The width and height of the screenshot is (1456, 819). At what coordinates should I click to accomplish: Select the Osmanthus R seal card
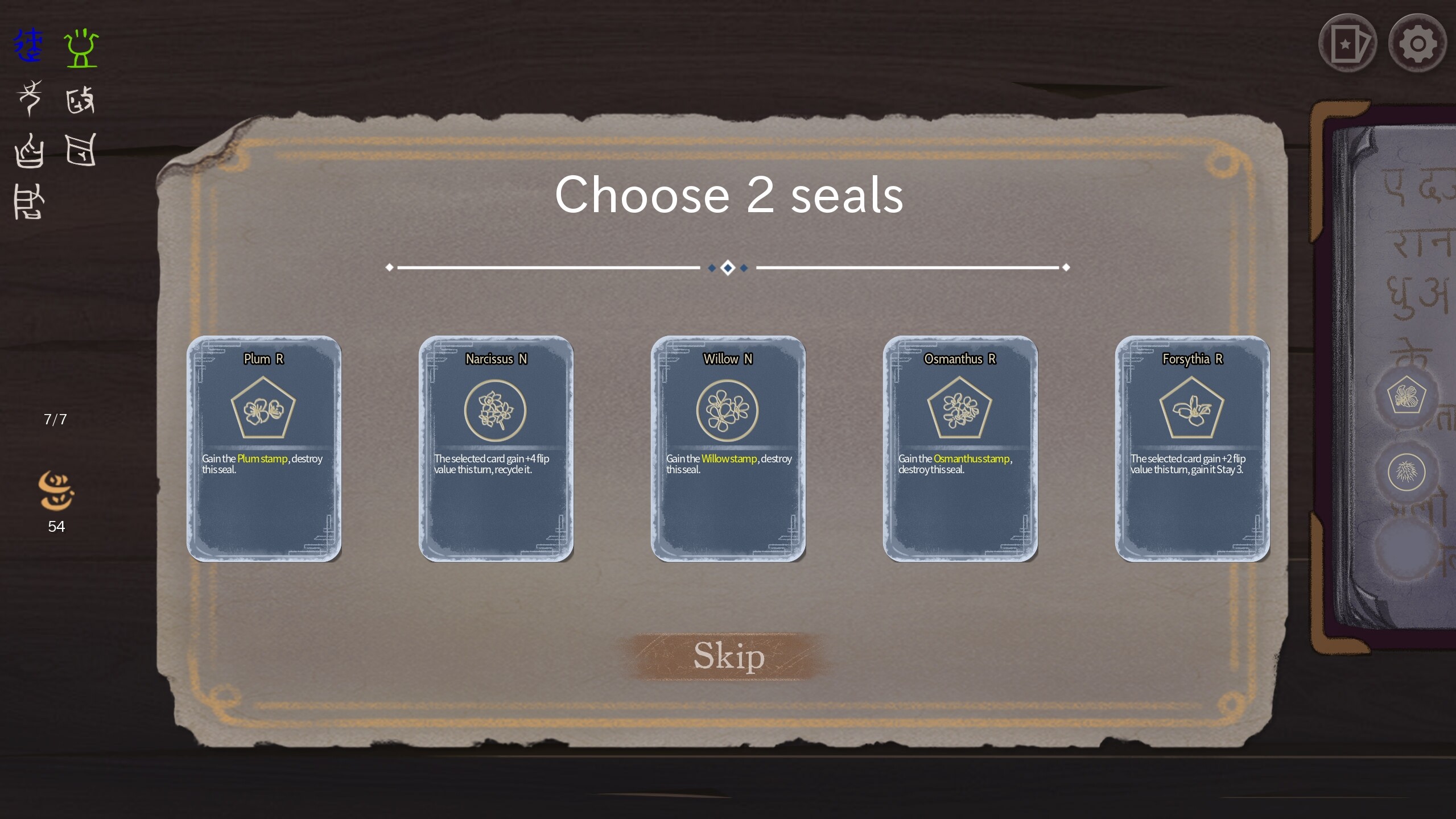[x=960, y=449]
